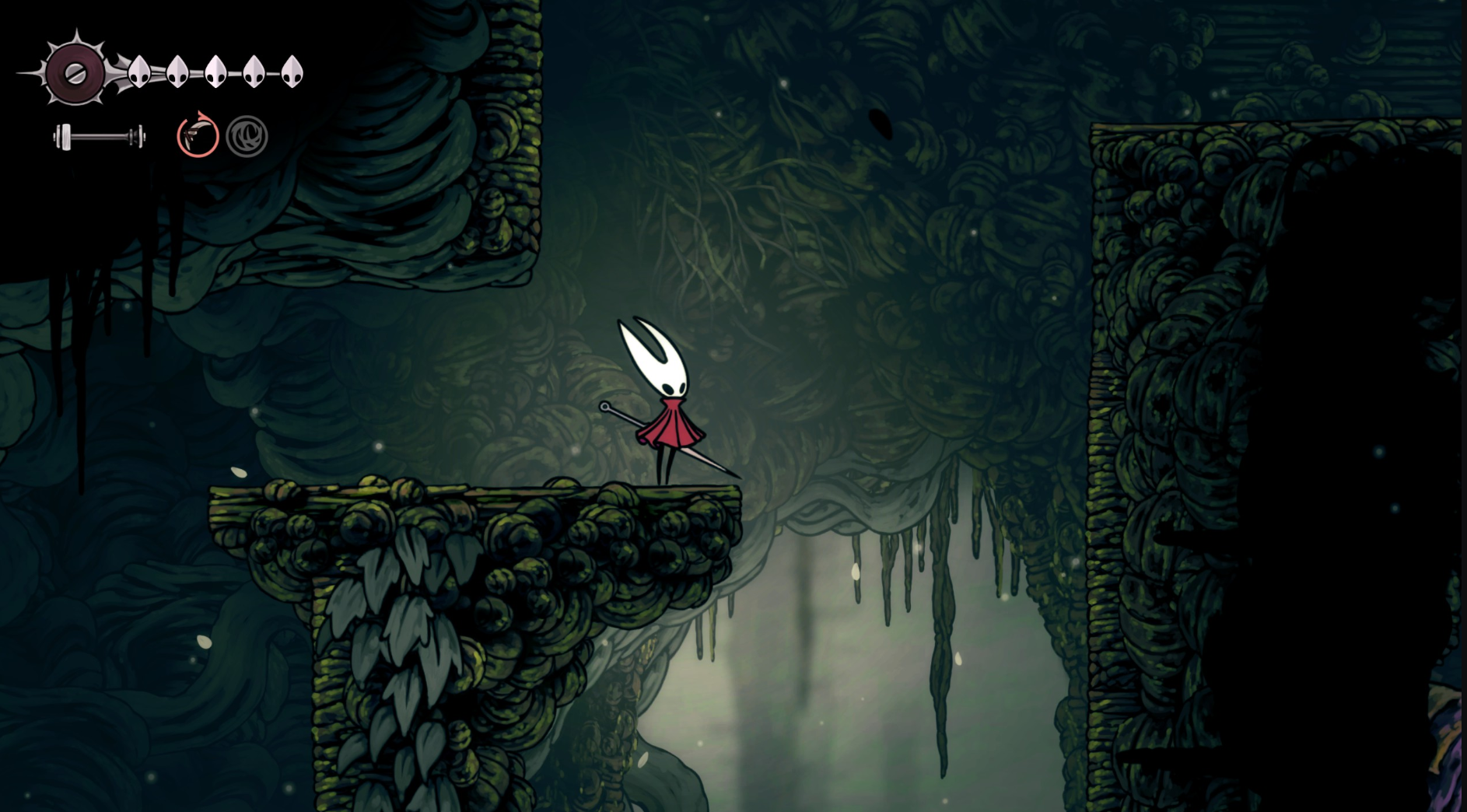Select the curved blade tool icon

point(198,136)
